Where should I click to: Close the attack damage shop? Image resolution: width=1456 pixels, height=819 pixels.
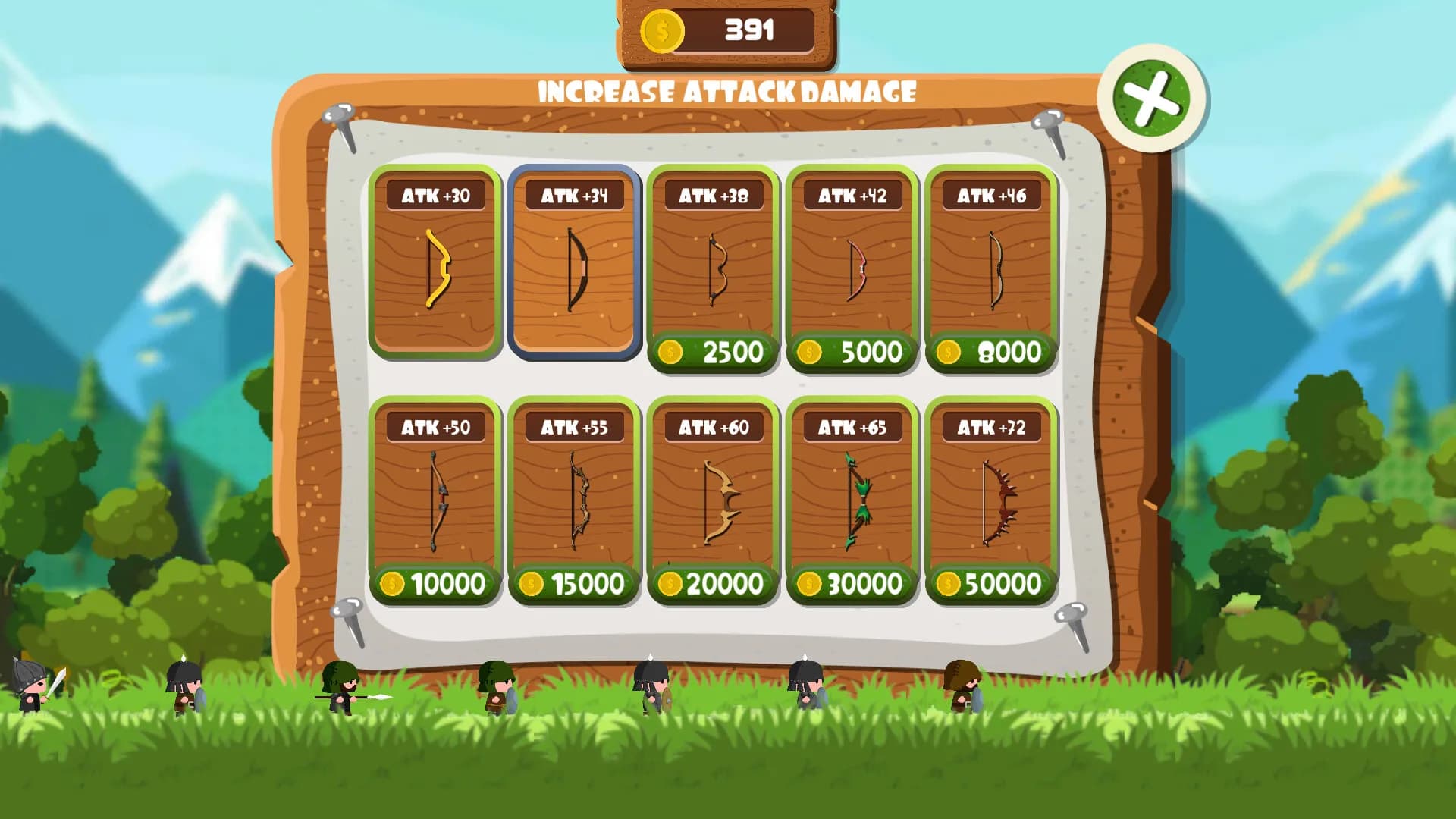pos(1151,99)
